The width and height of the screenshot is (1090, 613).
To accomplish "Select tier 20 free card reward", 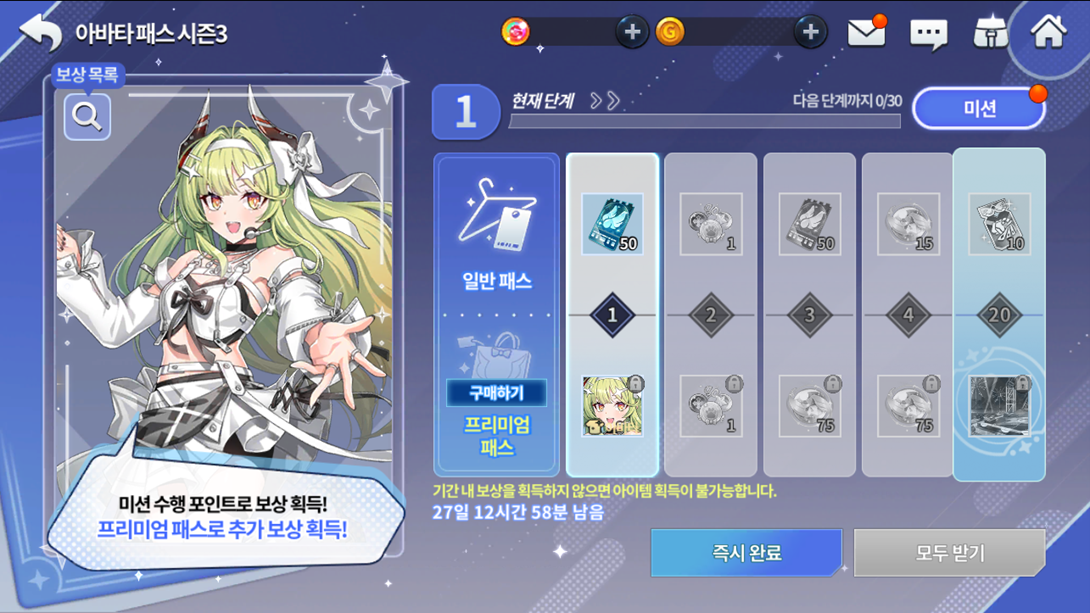I will (x=999, y=223).
